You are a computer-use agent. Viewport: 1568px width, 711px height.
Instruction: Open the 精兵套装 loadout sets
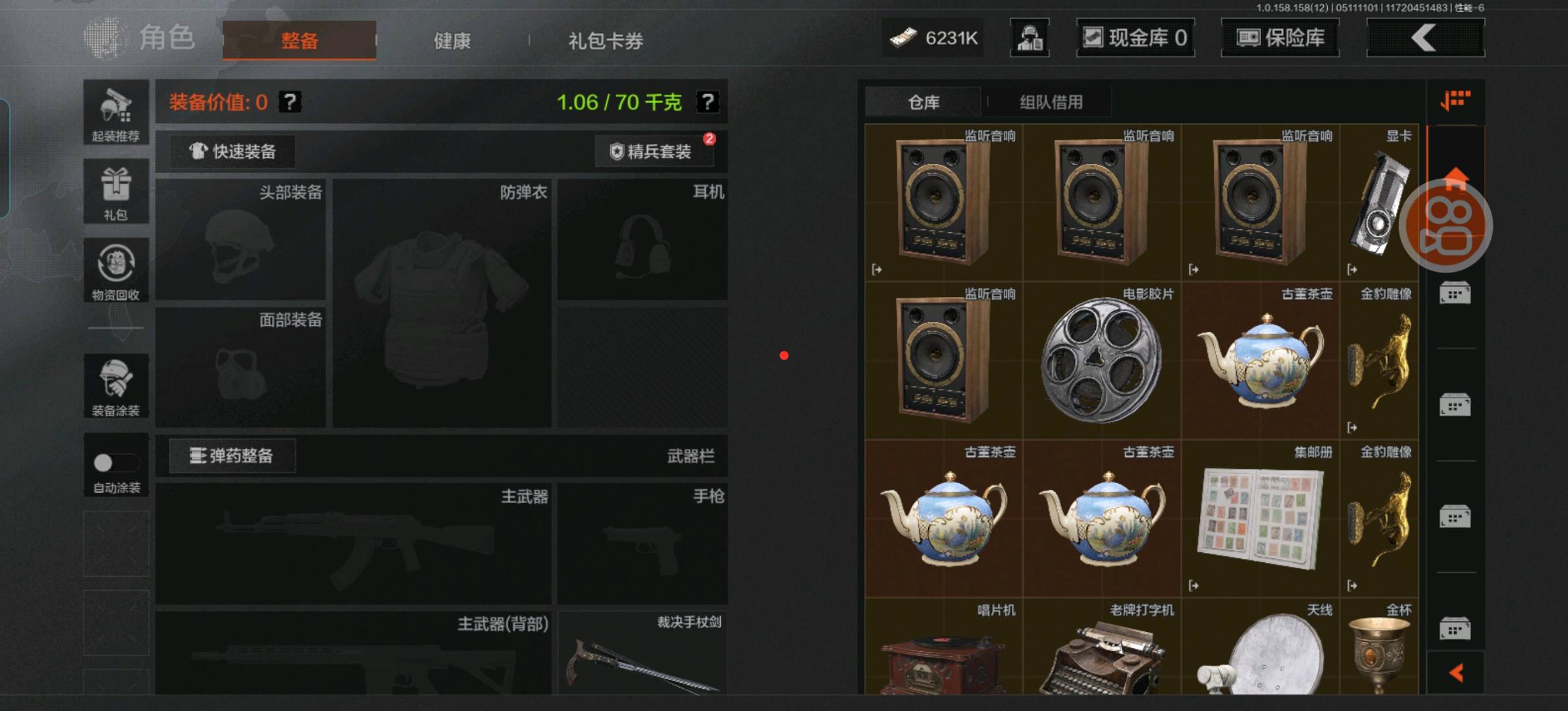(652, 151)
